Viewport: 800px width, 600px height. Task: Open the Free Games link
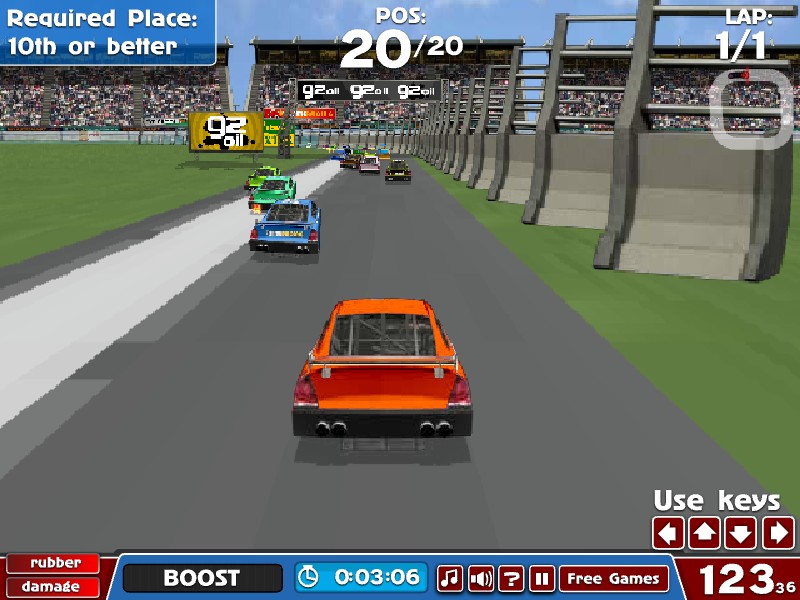pyautogui.click(x=614, y=578)
